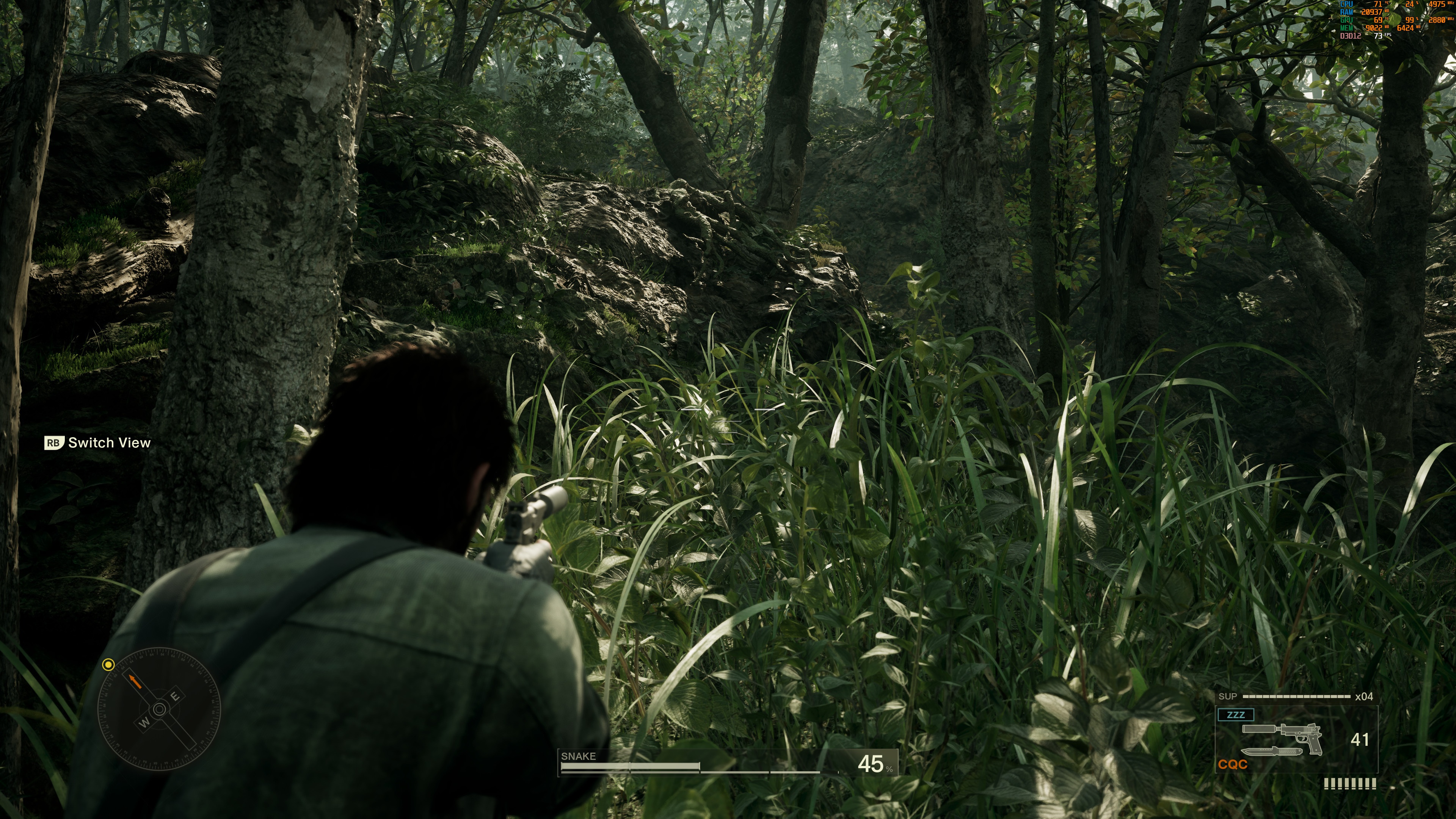The width and height of the screenshot is (1456, 819).
Task: Click the yellow objective marker by the compass
Action: pos(108,665)
